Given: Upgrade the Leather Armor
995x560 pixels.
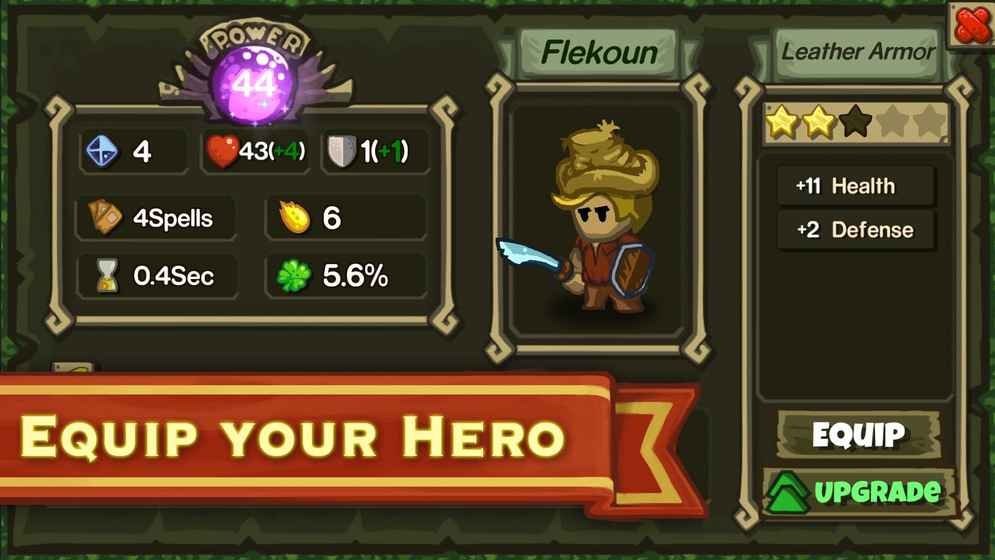Looking at the screenshot, I should (857, 491).
